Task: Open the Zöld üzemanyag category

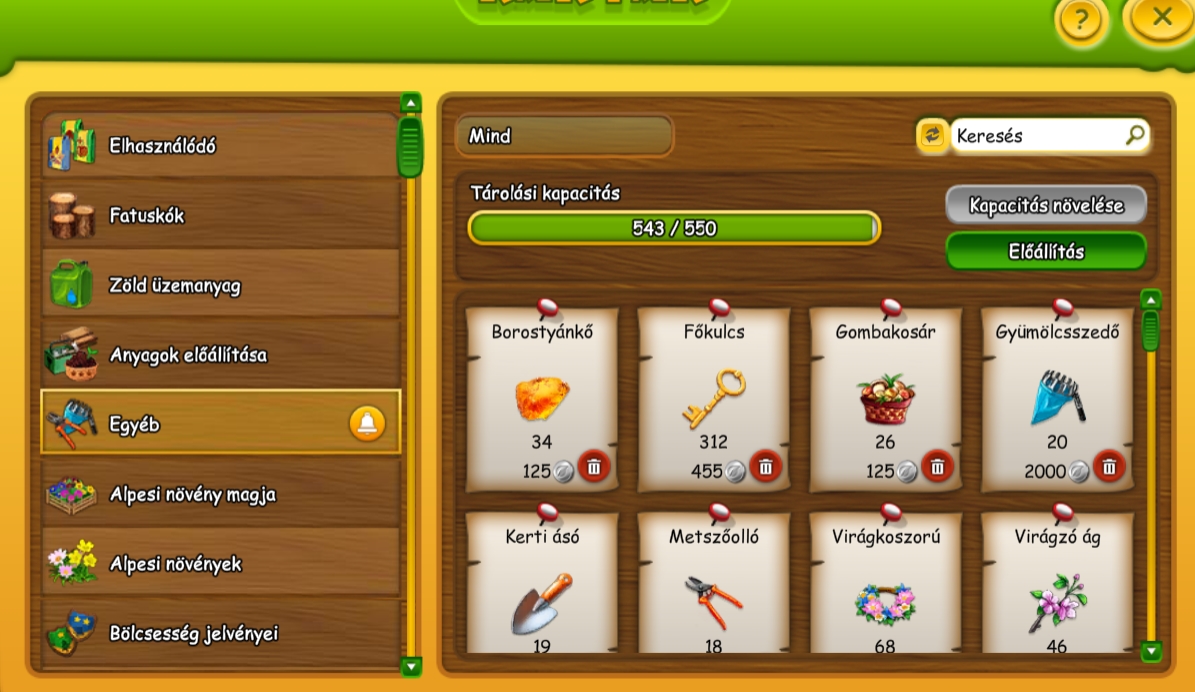Action: tap(220, 286)
